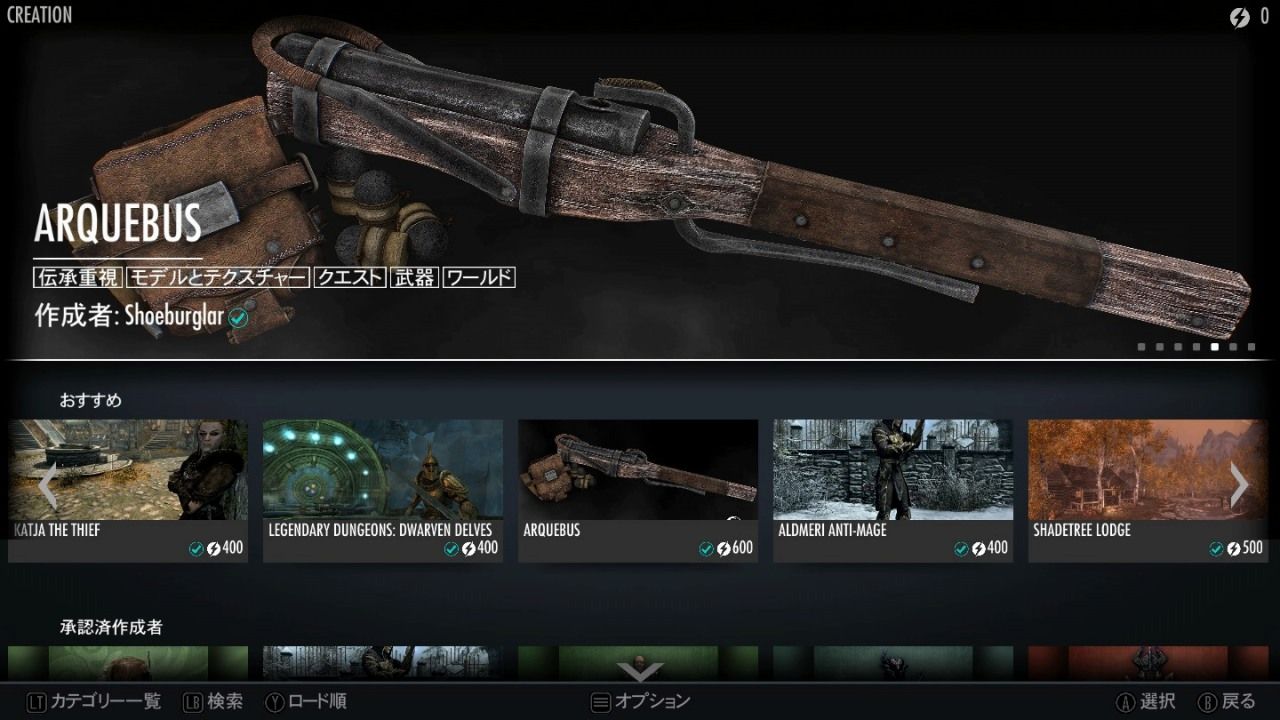Viewport: 1280px width, 720px height.
Task: Click the lightning credits icon showing 0
Action: tap(1241, 15)
